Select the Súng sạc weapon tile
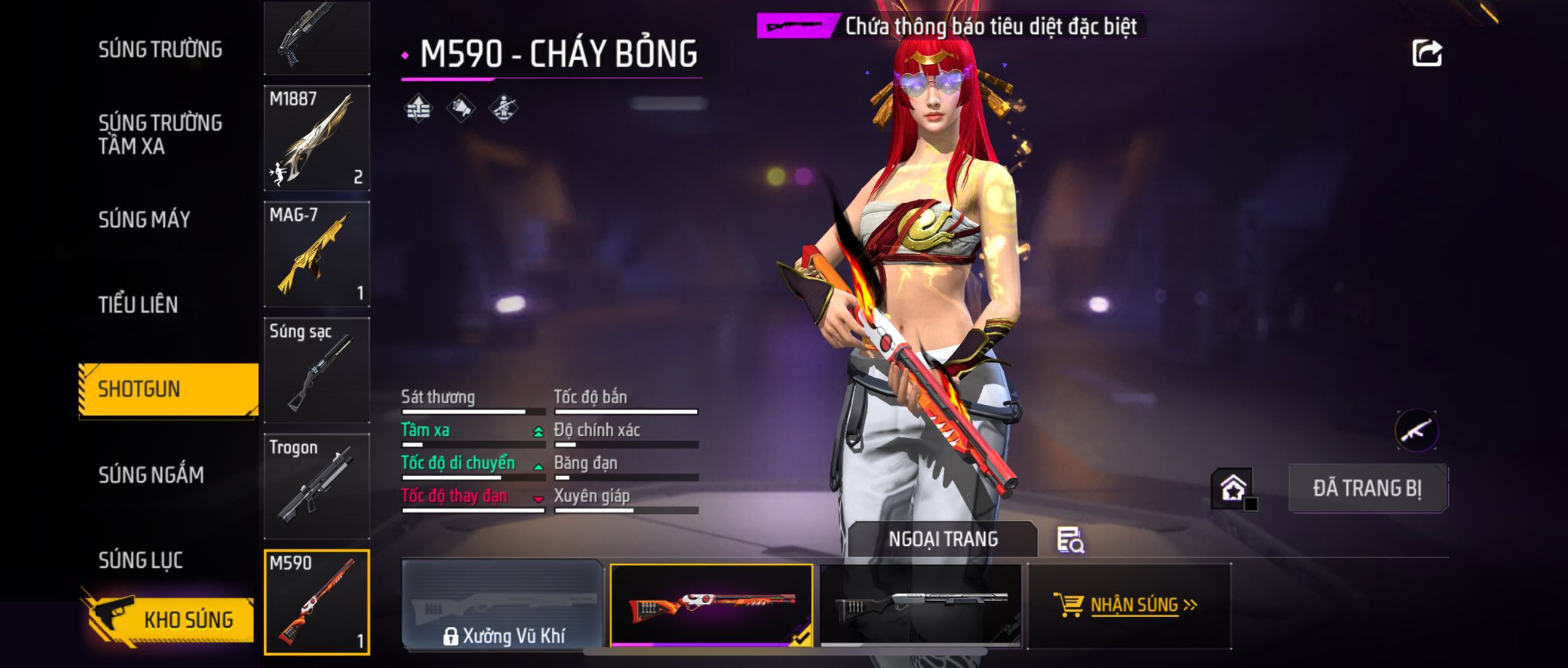1568x668 pixels. (316, 370)
